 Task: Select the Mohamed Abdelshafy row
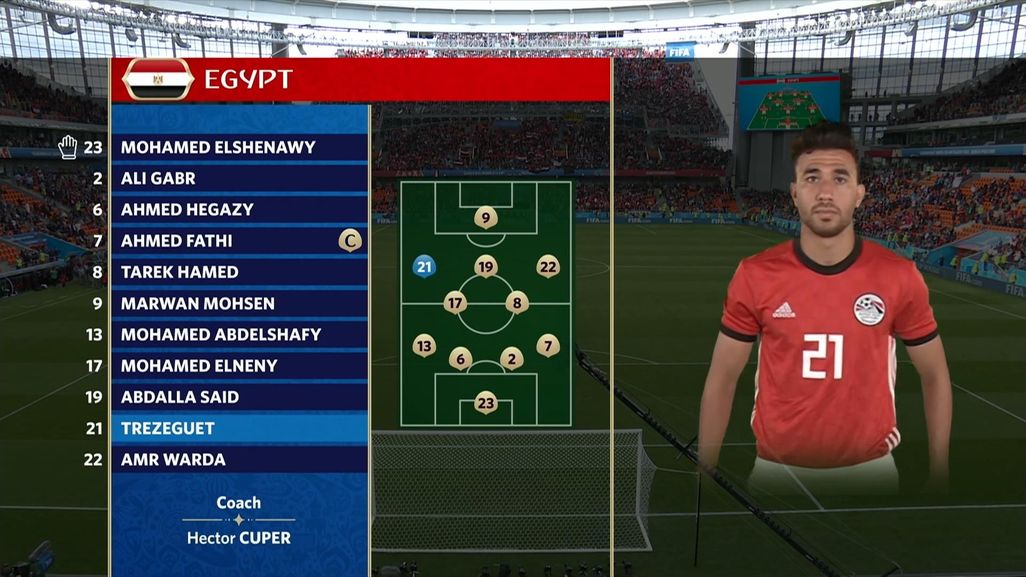point(216,334)
